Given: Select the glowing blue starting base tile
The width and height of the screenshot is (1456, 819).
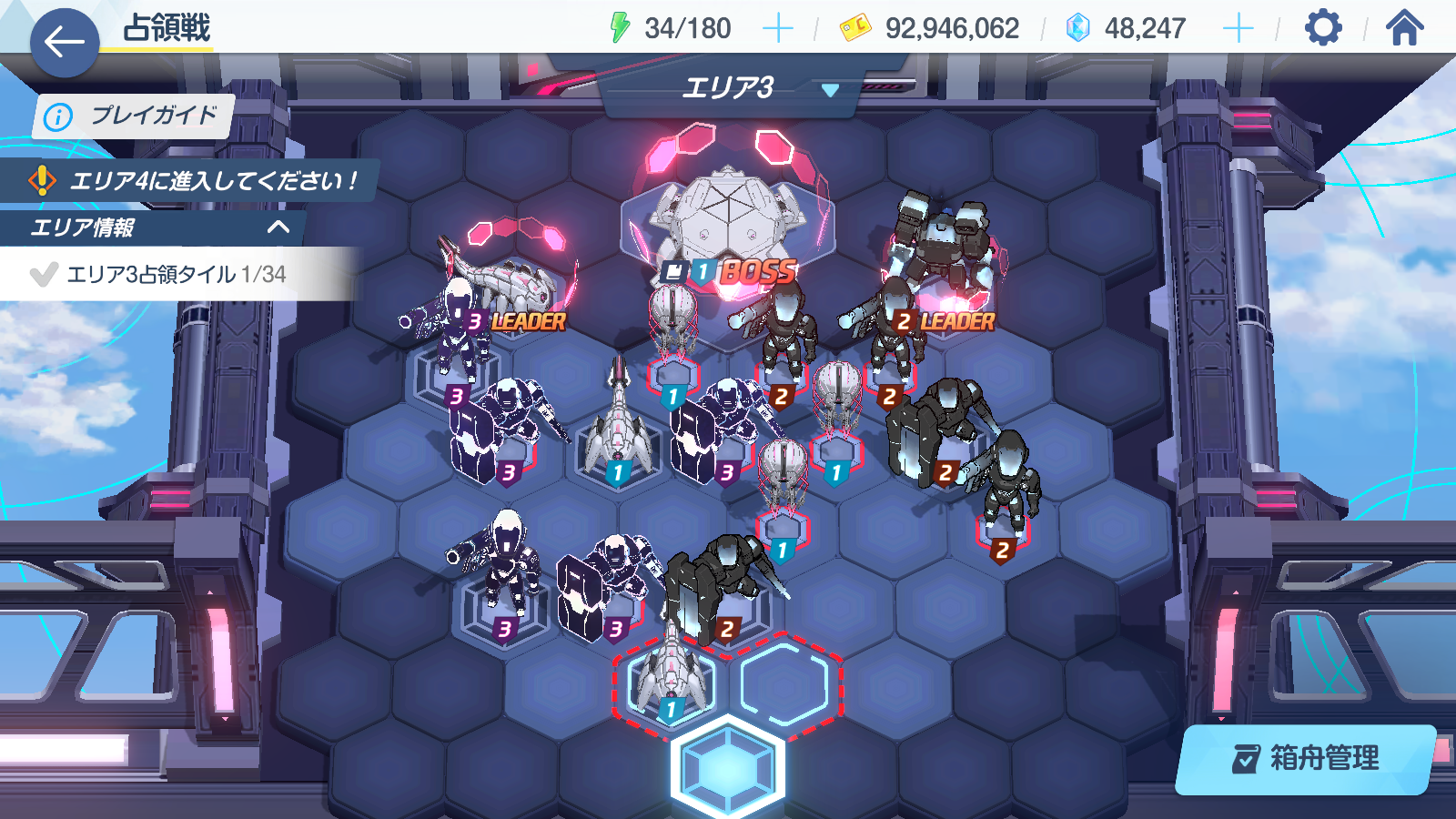Looking at the screenshot, I should point(727,767).
